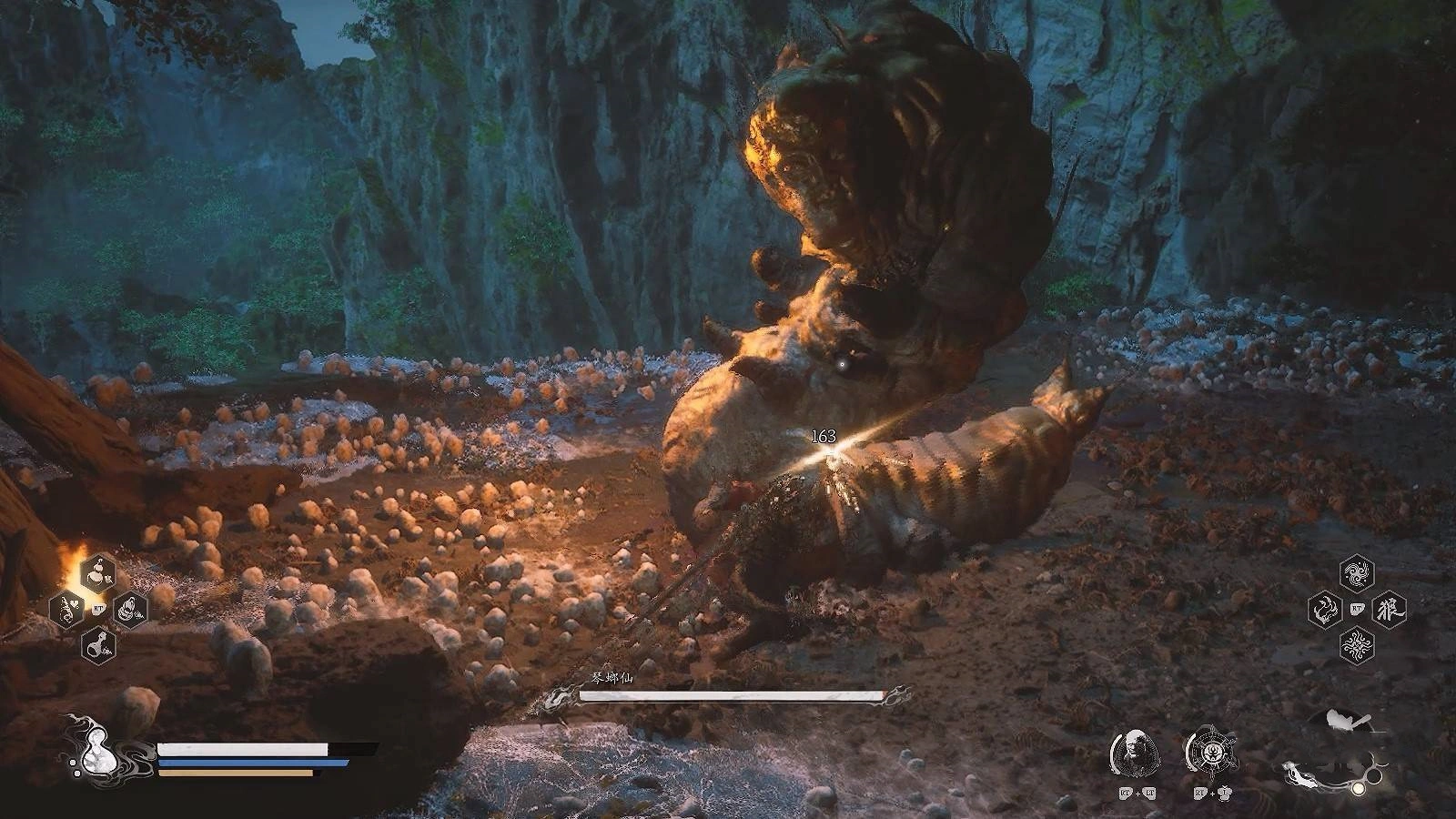Screen dimensions: 1456x819
Task: Trigger the wolf transformation spell
Action: click(1389, 609)
